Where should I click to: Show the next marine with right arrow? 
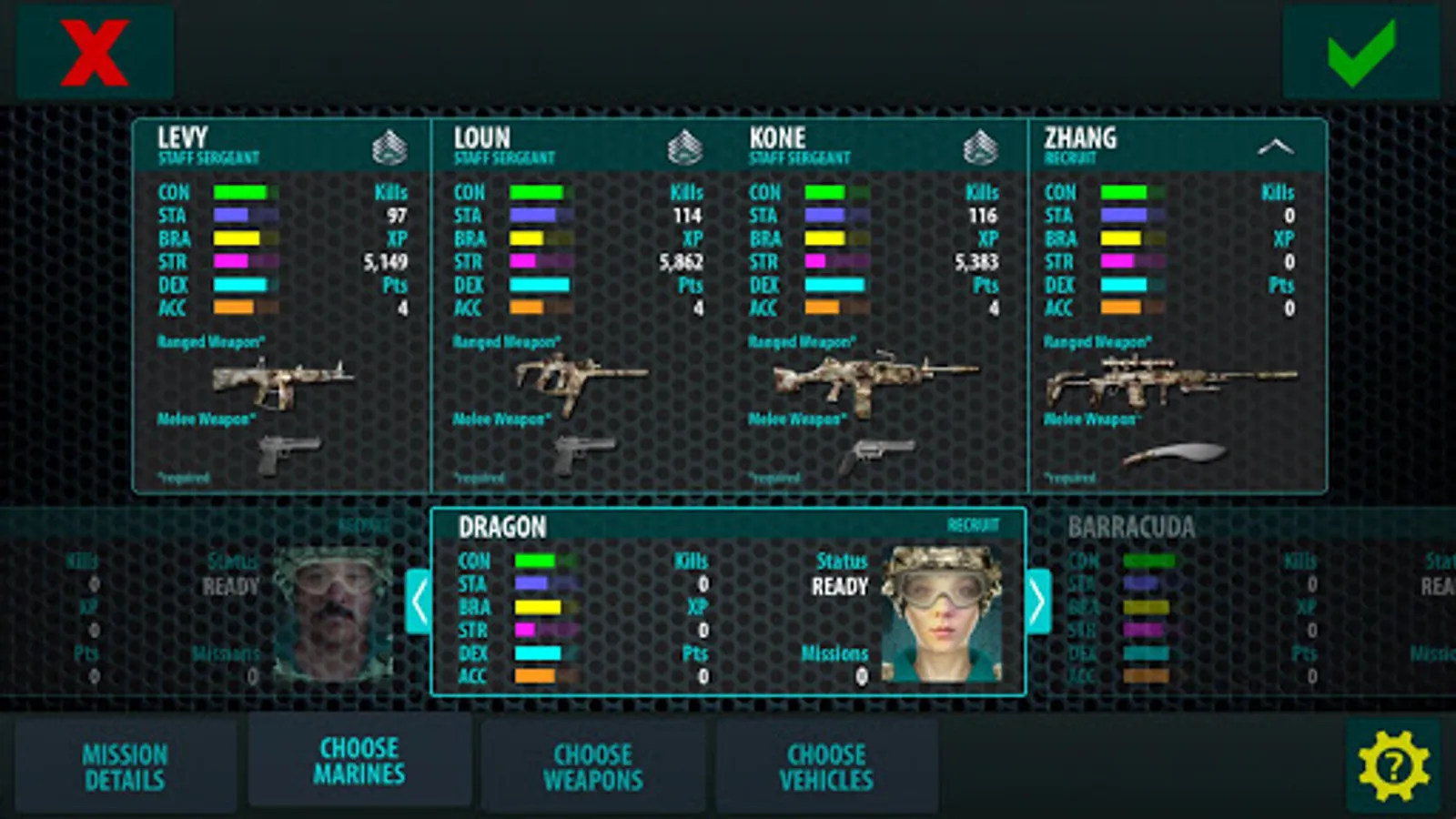1038,602
